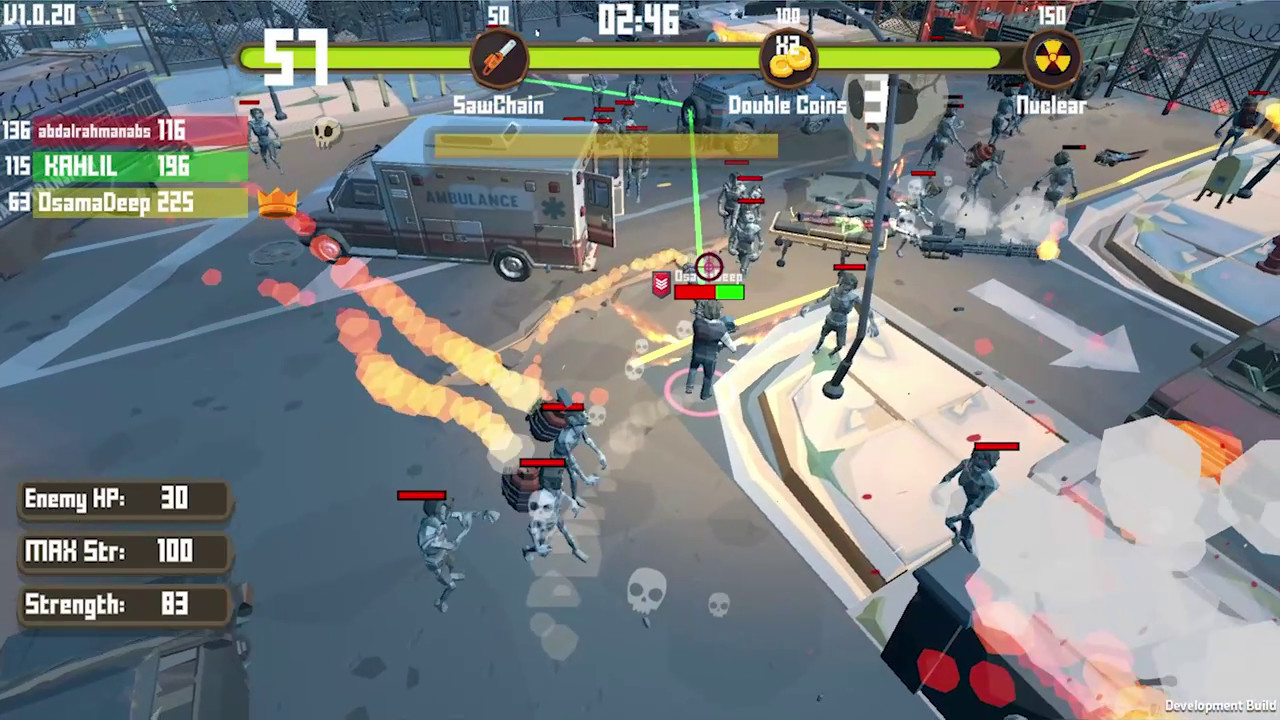Open the SawChain cost label showing 50
The image size is (1280, 720).
pyautogui.click(x=497, y=16)
